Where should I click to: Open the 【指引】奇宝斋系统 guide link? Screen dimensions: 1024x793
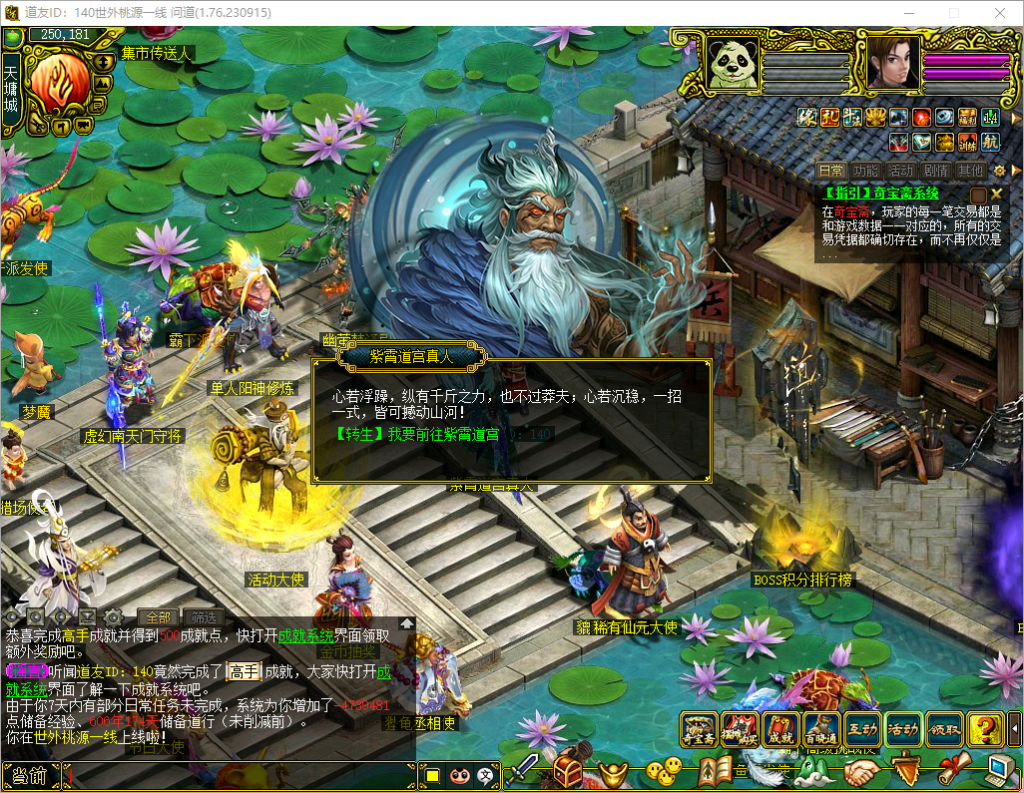pyautogui.click(x=881, y=193)
